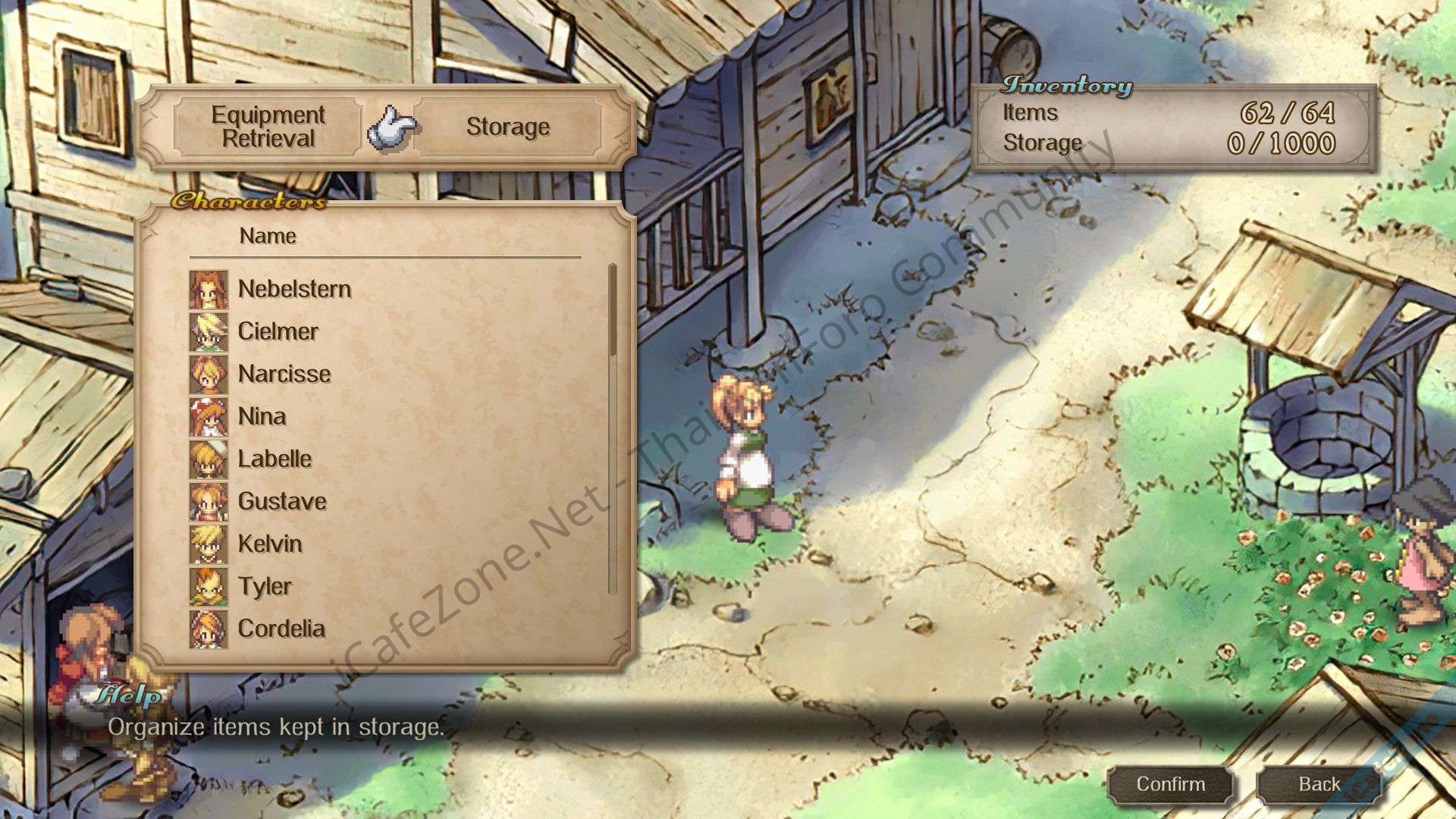Select the Storage tab

pyautogui.click(x=509, y=127)
